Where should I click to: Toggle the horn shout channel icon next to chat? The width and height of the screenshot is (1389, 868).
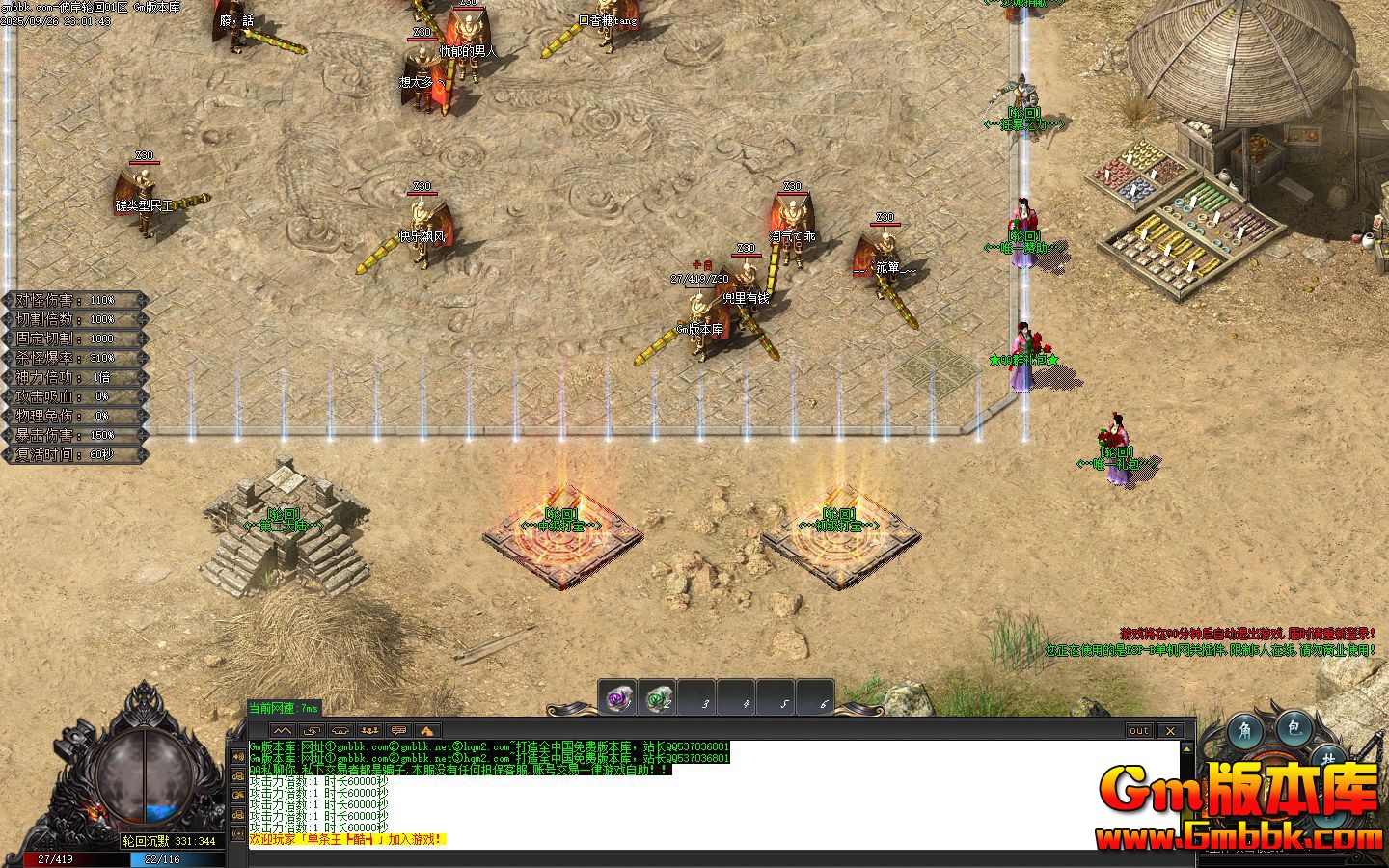tap(238, 776)
